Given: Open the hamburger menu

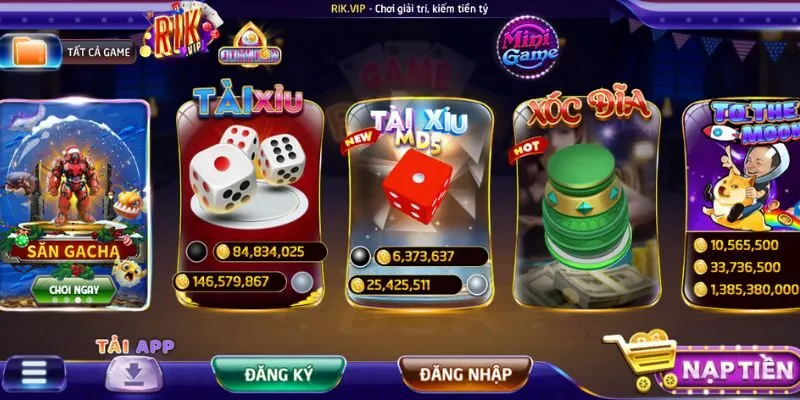Looking at the screenshot, I should tap(36, 372).
